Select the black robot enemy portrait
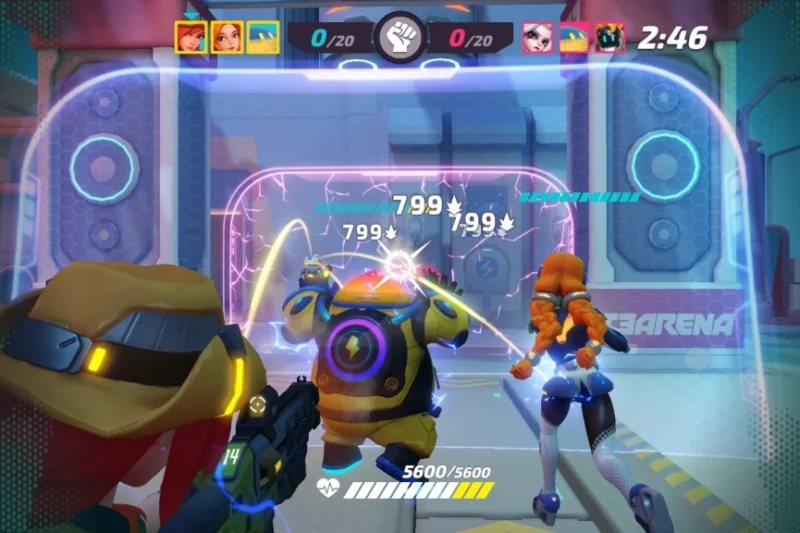 point(609,38)
